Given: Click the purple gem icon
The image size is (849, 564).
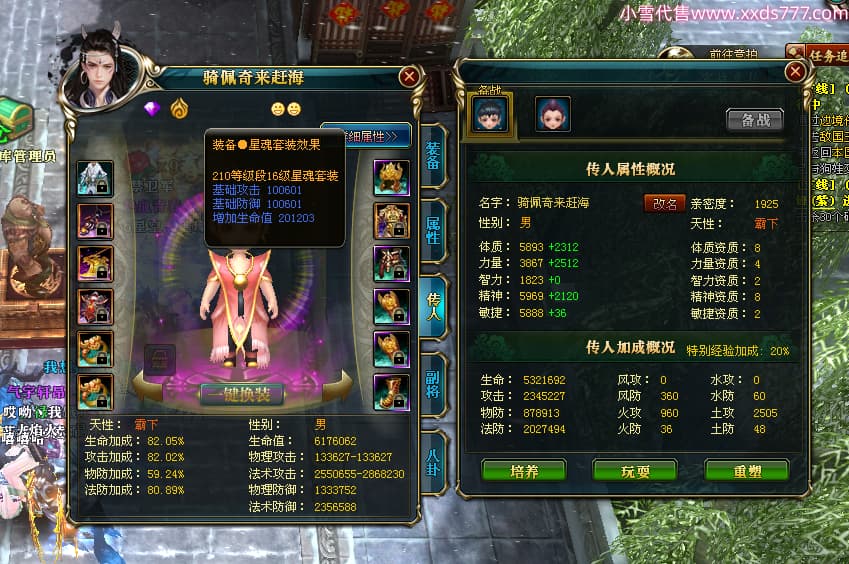Looking at the screenshot, I should (152, 108).
